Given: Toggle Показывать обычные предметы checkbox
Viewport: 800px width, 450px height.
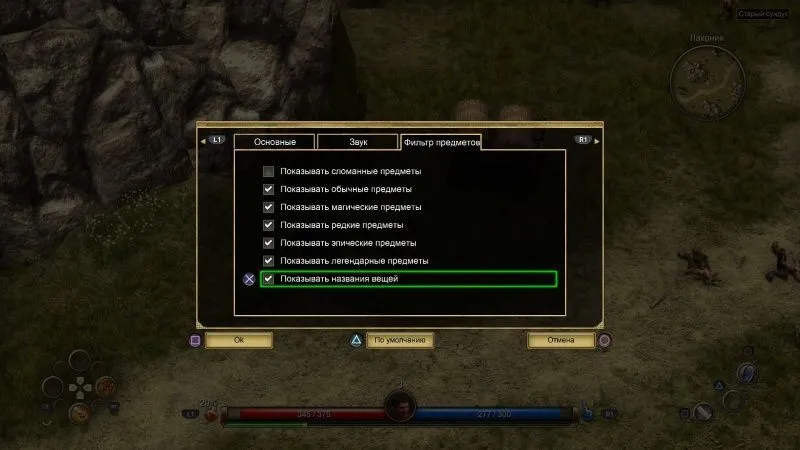Looking at the screenshot, I should click(x=268, y=189).
